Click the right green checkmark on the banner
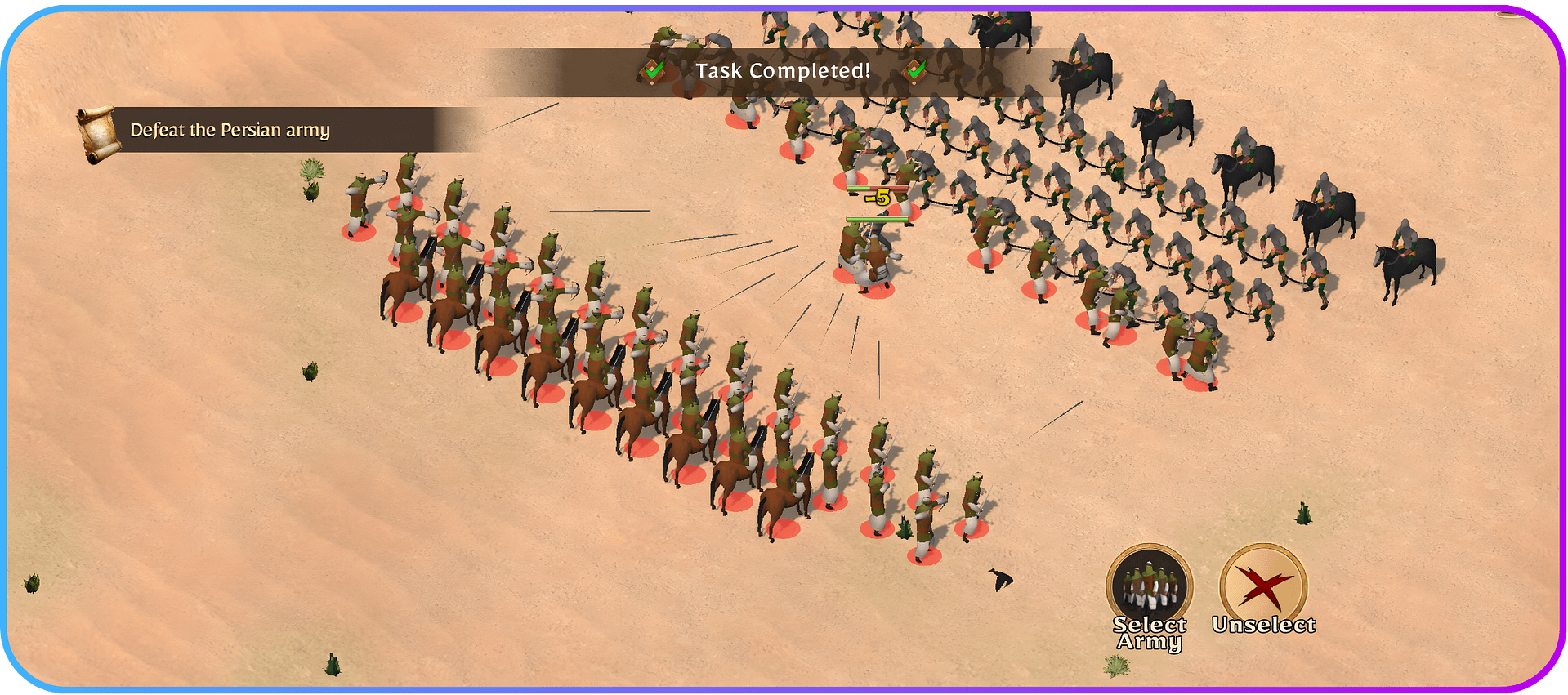 [914, 72]
